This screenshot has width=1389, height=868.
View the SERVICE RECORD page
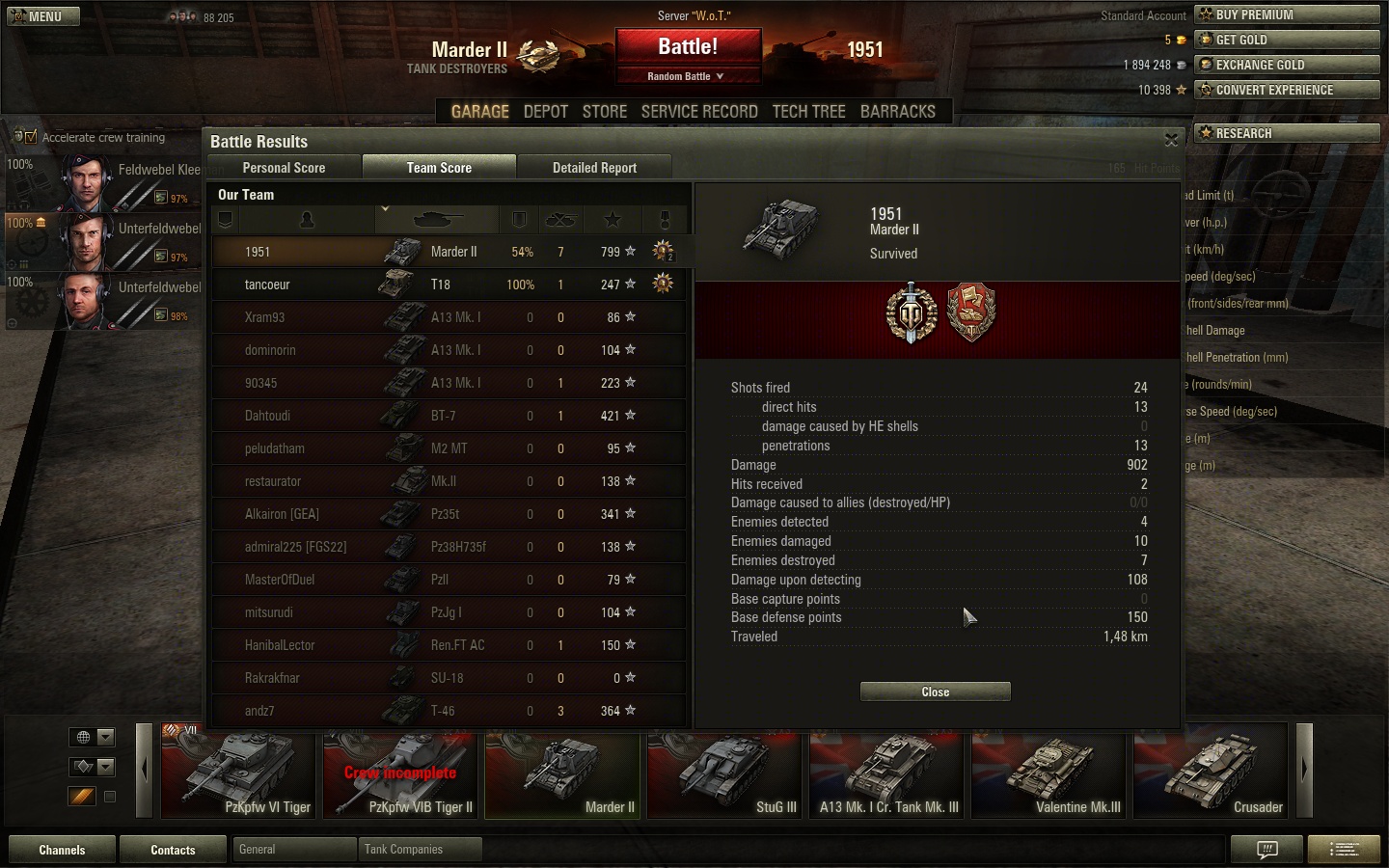699,112
